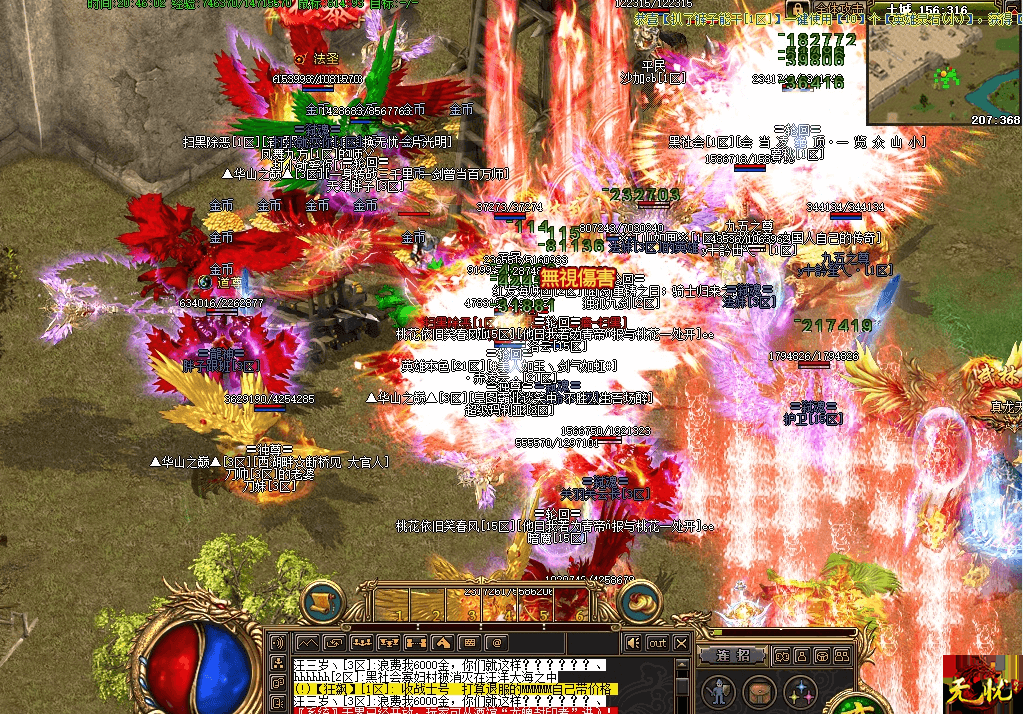Click the 'out' button on the chat toolbar

(x=657, y=642)
